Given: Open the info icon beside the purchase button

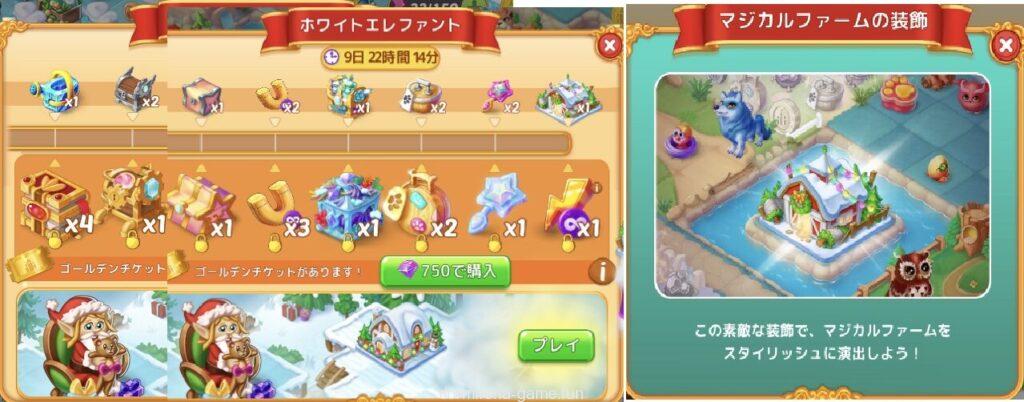Looking at the screenshot, I should tap(600, 270).
